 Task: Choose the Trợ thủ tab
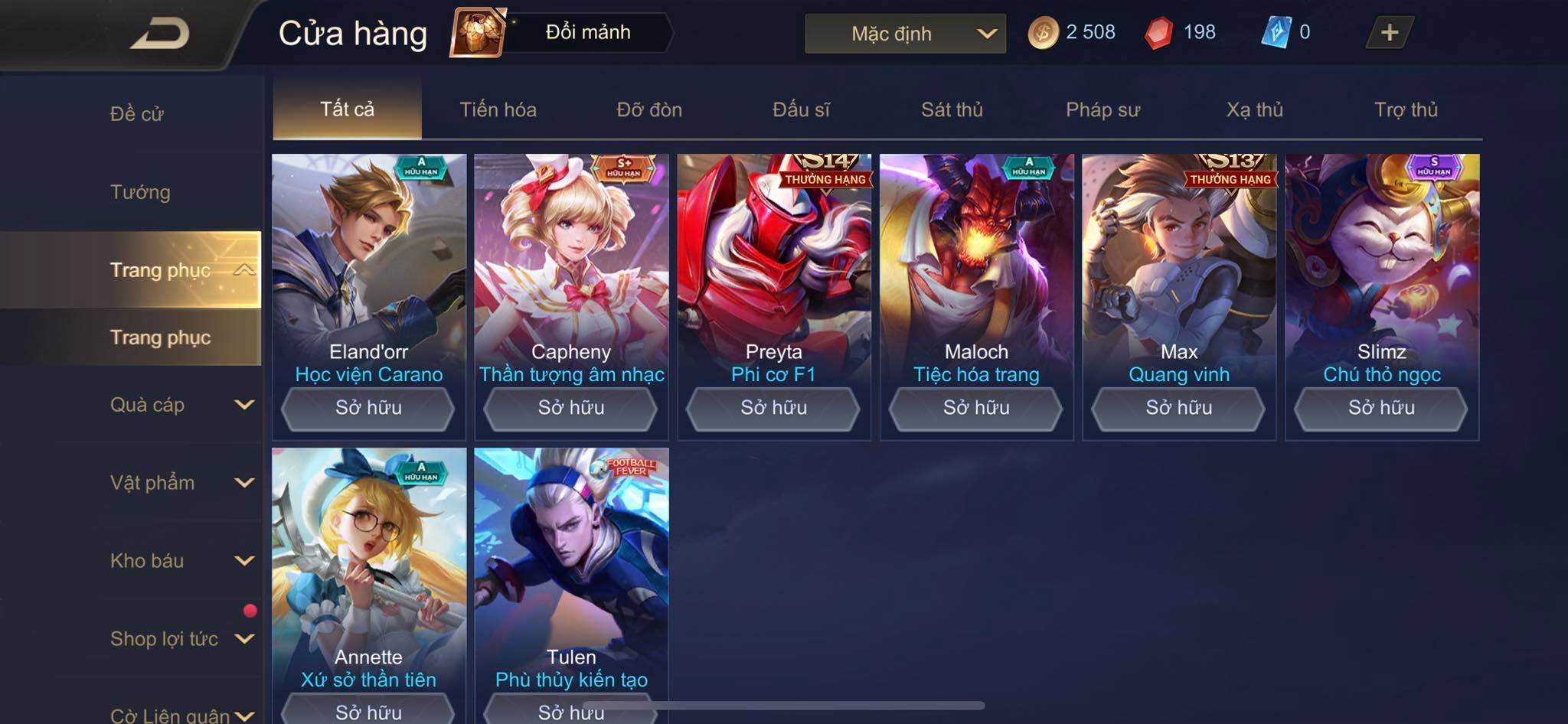coord(1406,109)
